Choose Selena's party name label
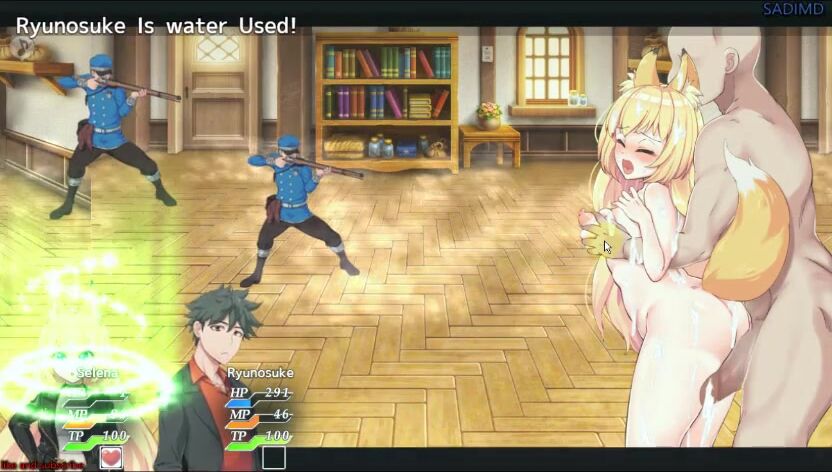 click(x=98, y=373)
